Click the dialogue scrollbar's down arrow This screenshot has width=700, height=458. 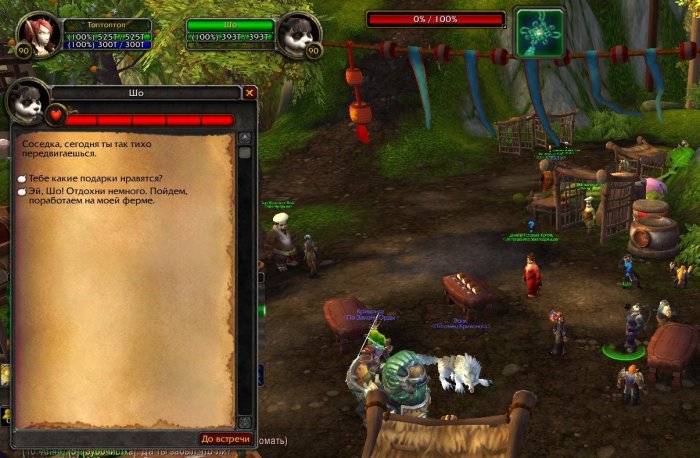tap(244, 422)
